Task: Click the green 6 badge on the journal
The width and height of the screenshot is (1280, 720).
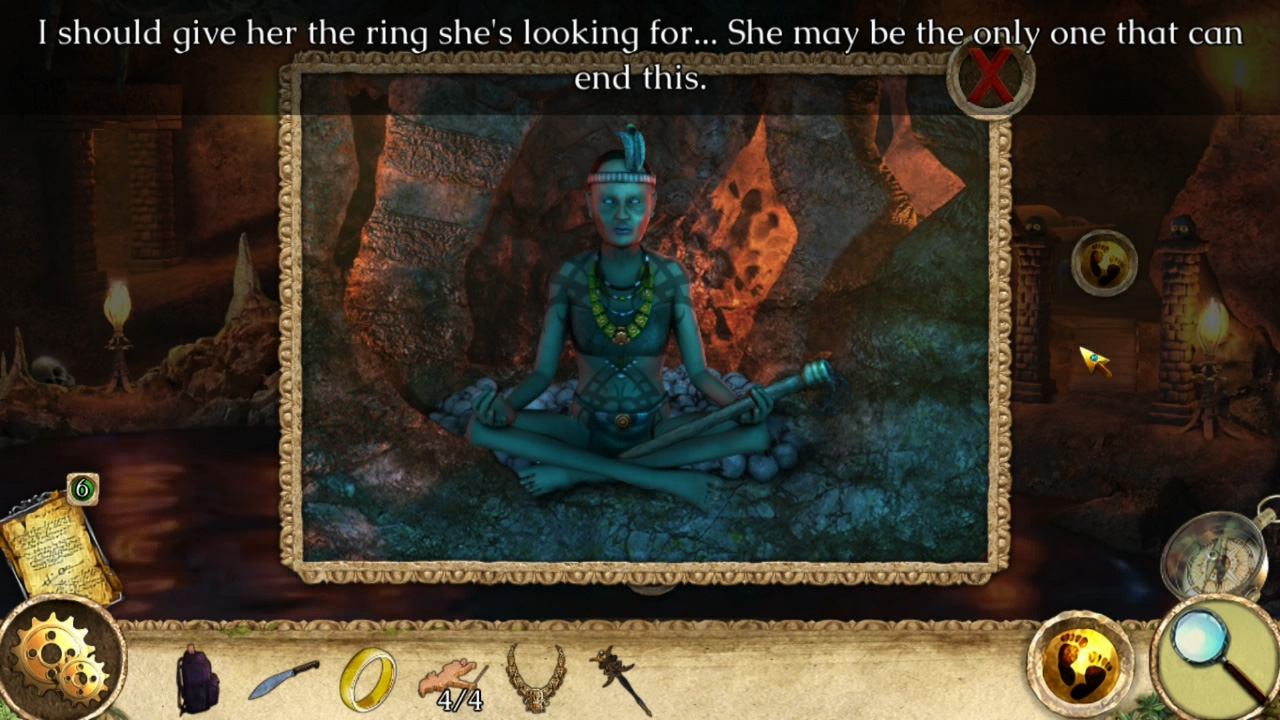Action: tap(84, 489)
